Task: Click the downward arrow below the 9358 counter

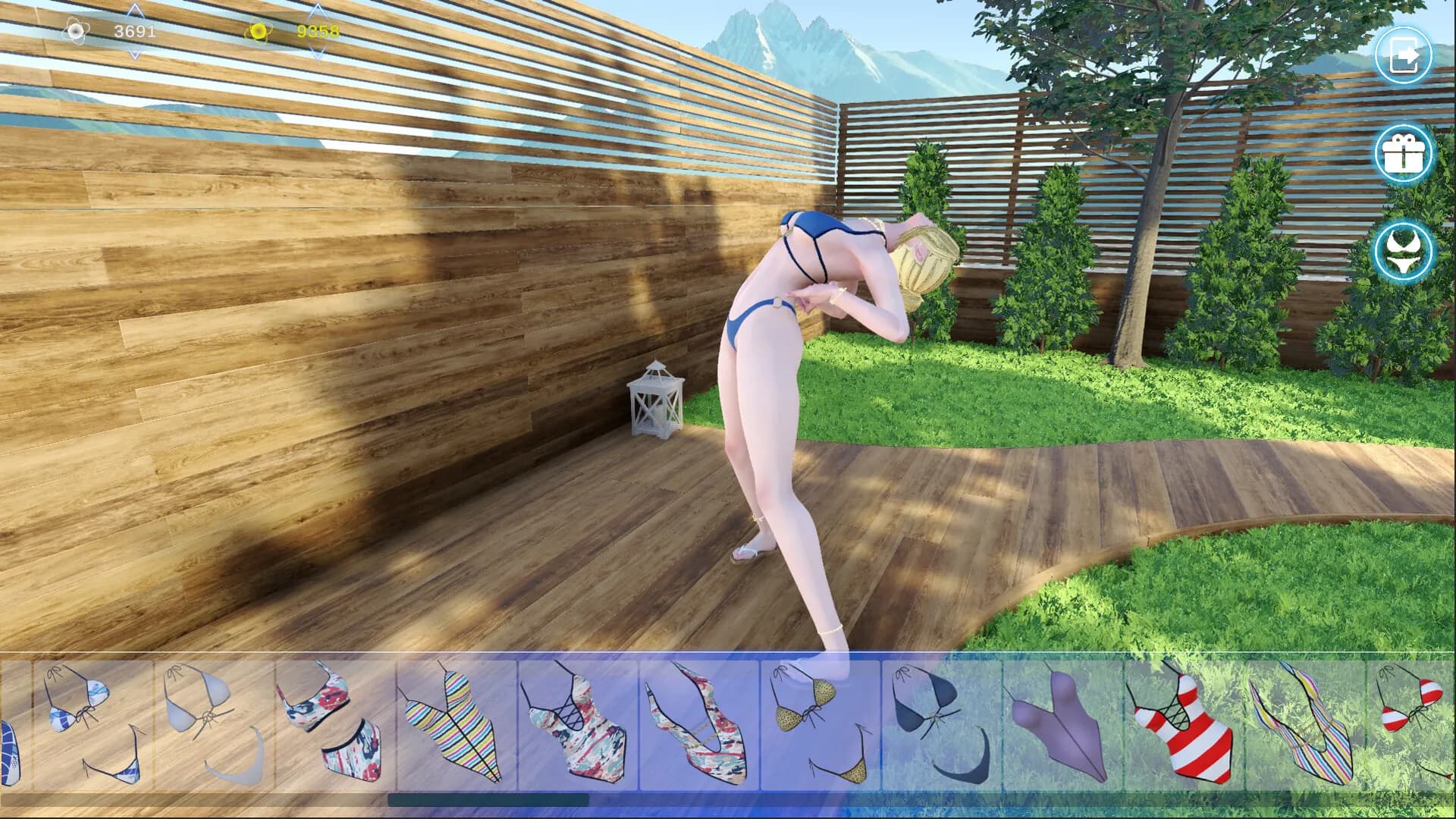Action: tap(318, 53)
